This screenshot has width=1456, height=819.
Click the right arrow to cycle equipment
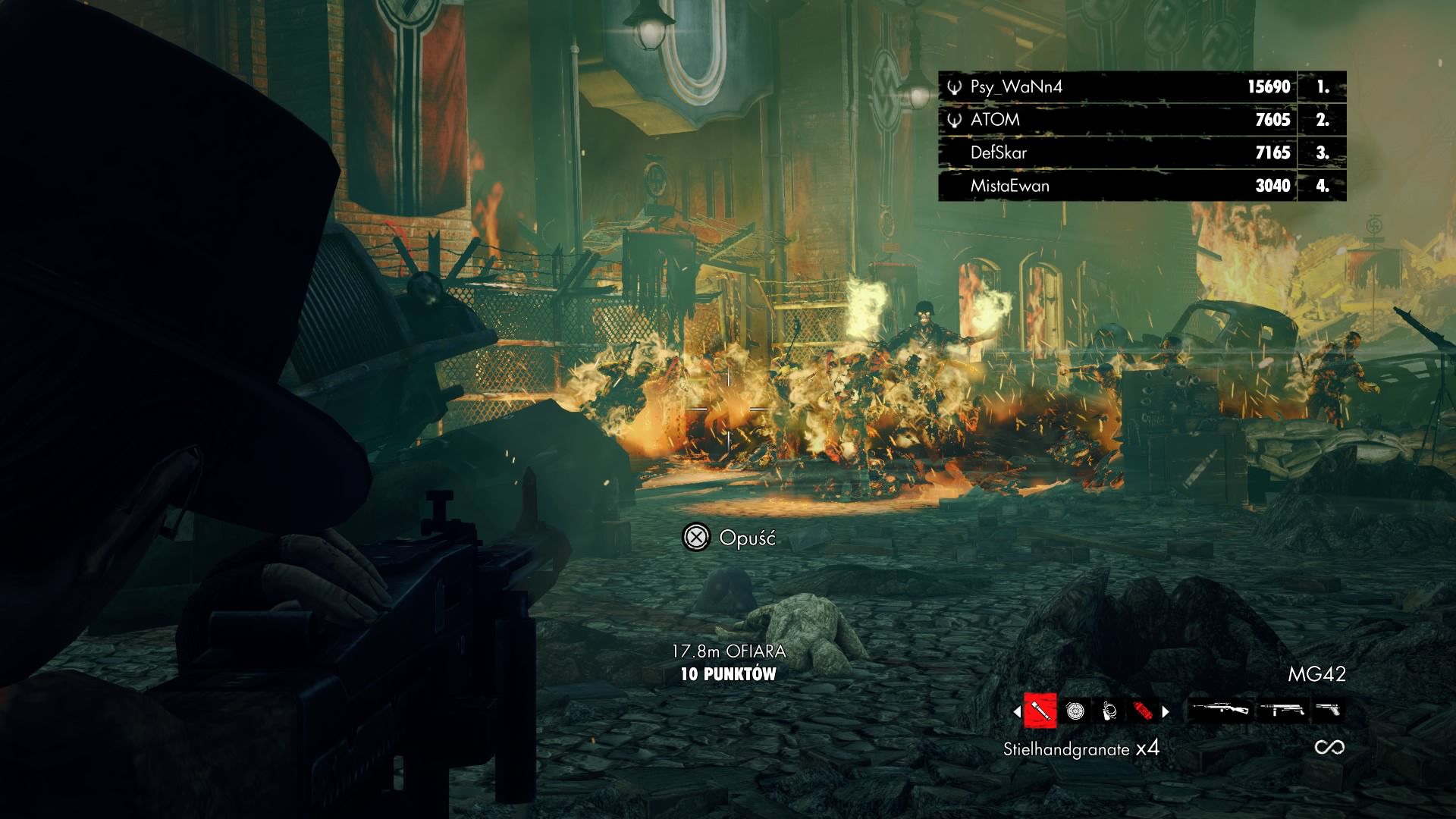click(x=1166, y=711)
